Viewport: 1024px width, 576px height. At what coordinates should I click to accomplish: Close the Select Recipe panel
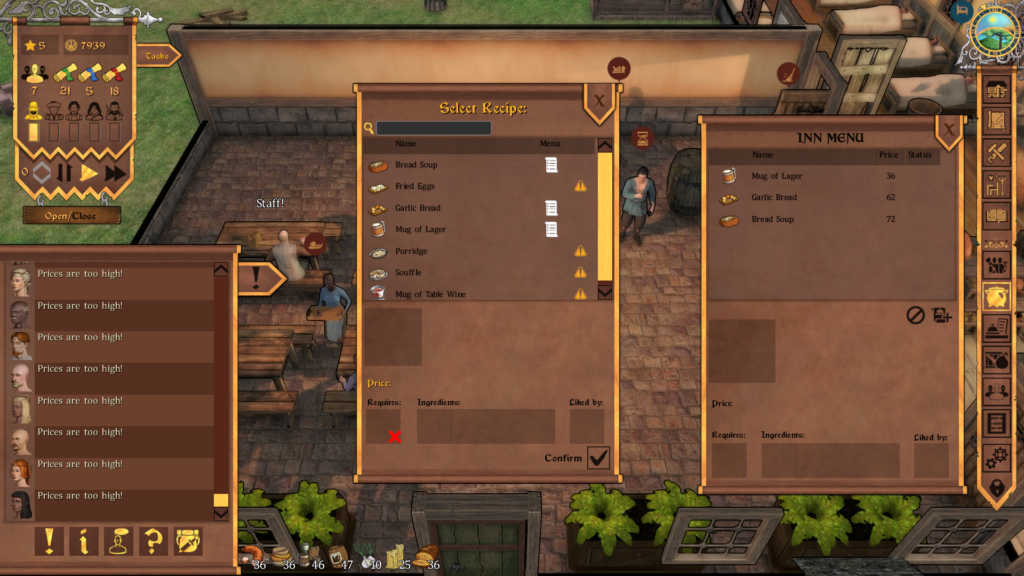point(599,101)
